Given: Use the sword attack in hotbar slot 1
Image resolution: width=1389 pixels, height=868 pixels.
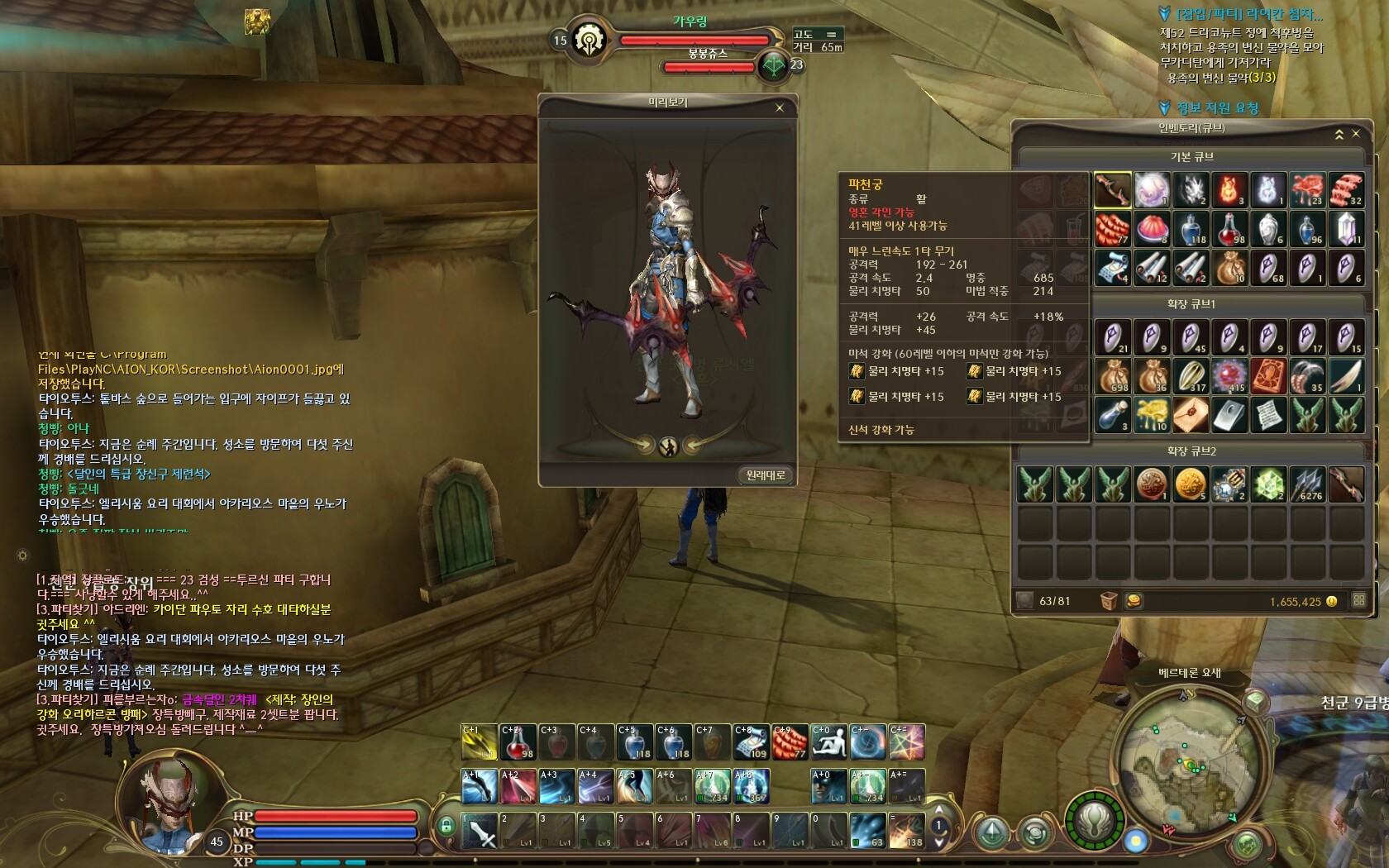Looking at the screenshot, I should tap(480, 832).
